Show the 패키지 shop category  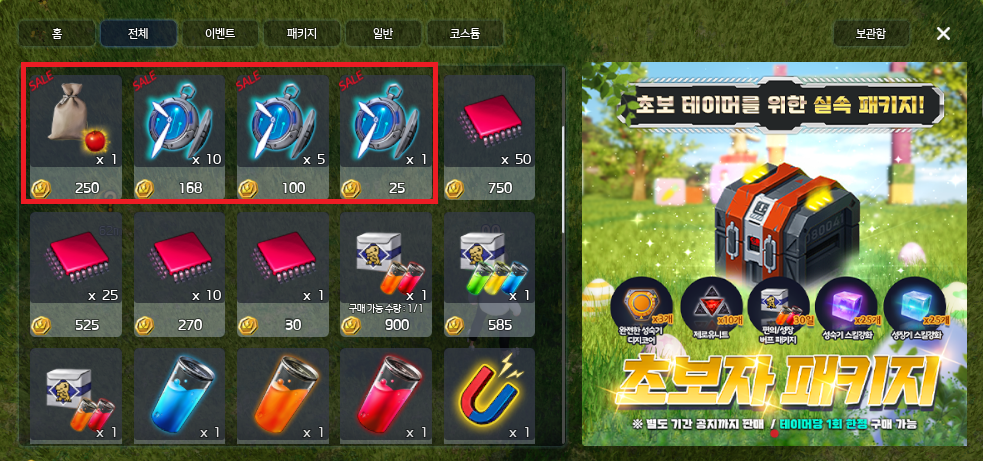[x=301, y=33]
